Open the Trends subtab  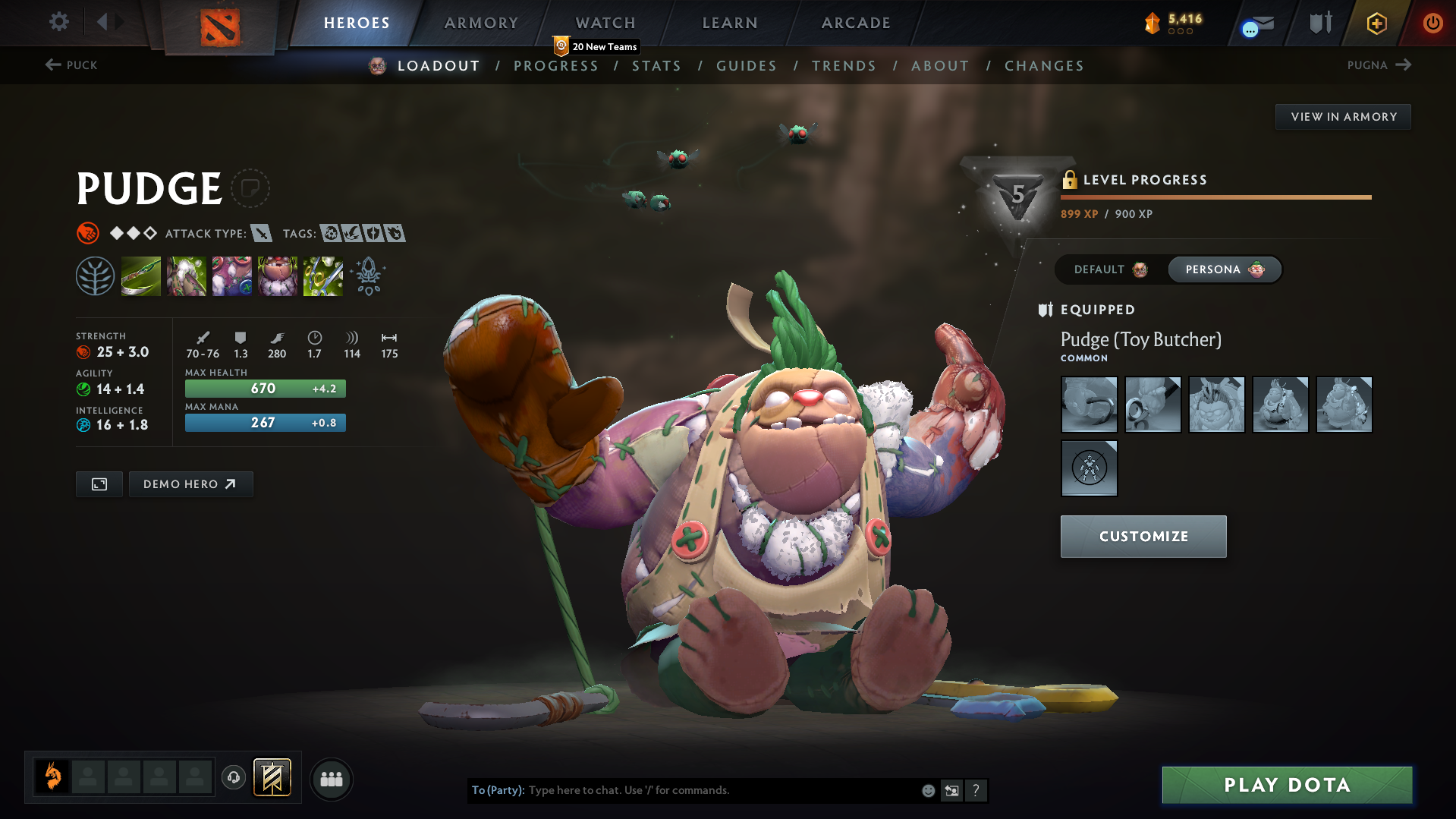(x=844, y=66)
